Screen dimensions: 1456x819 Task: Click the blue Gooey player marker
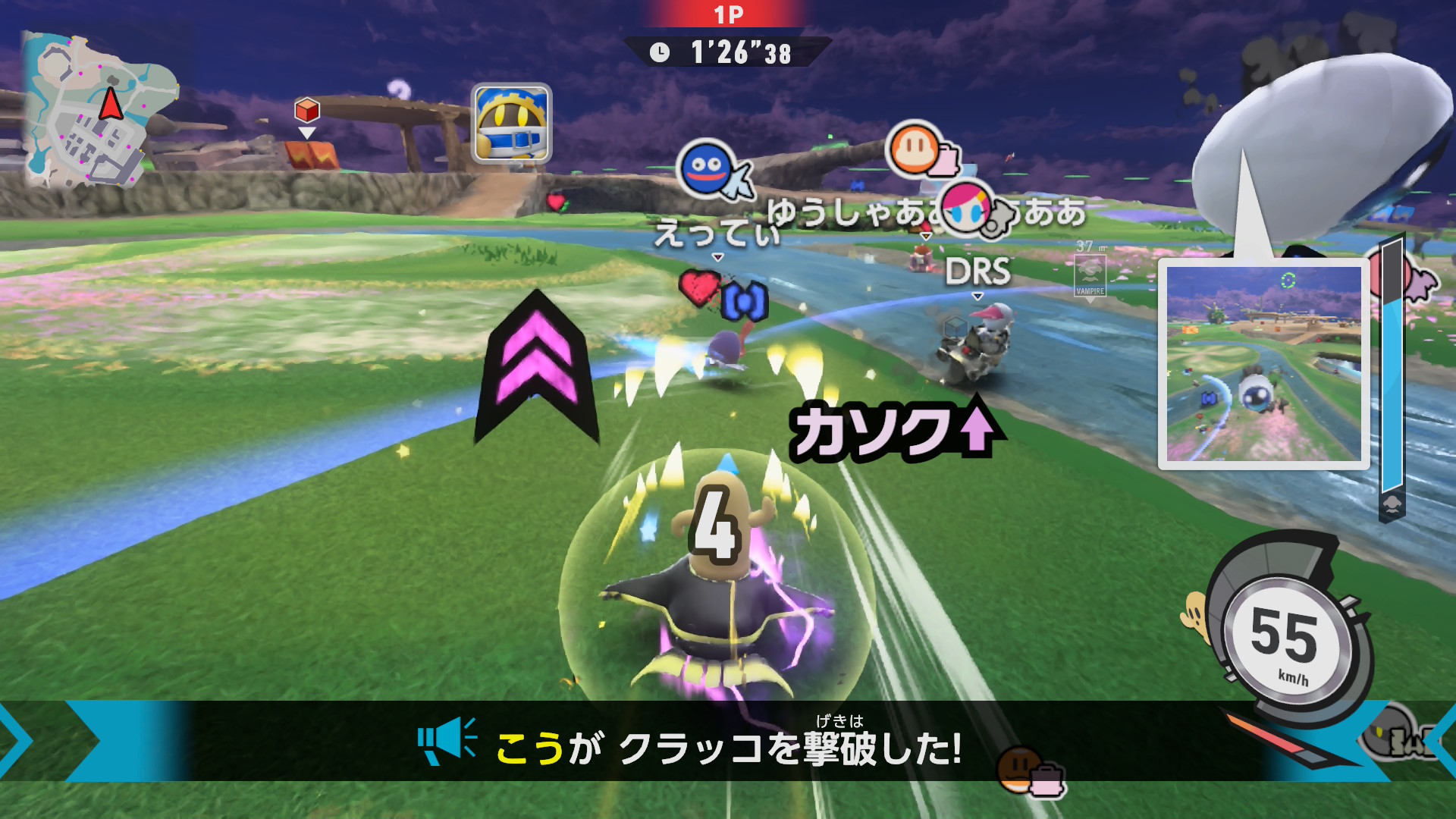[707, 168]
